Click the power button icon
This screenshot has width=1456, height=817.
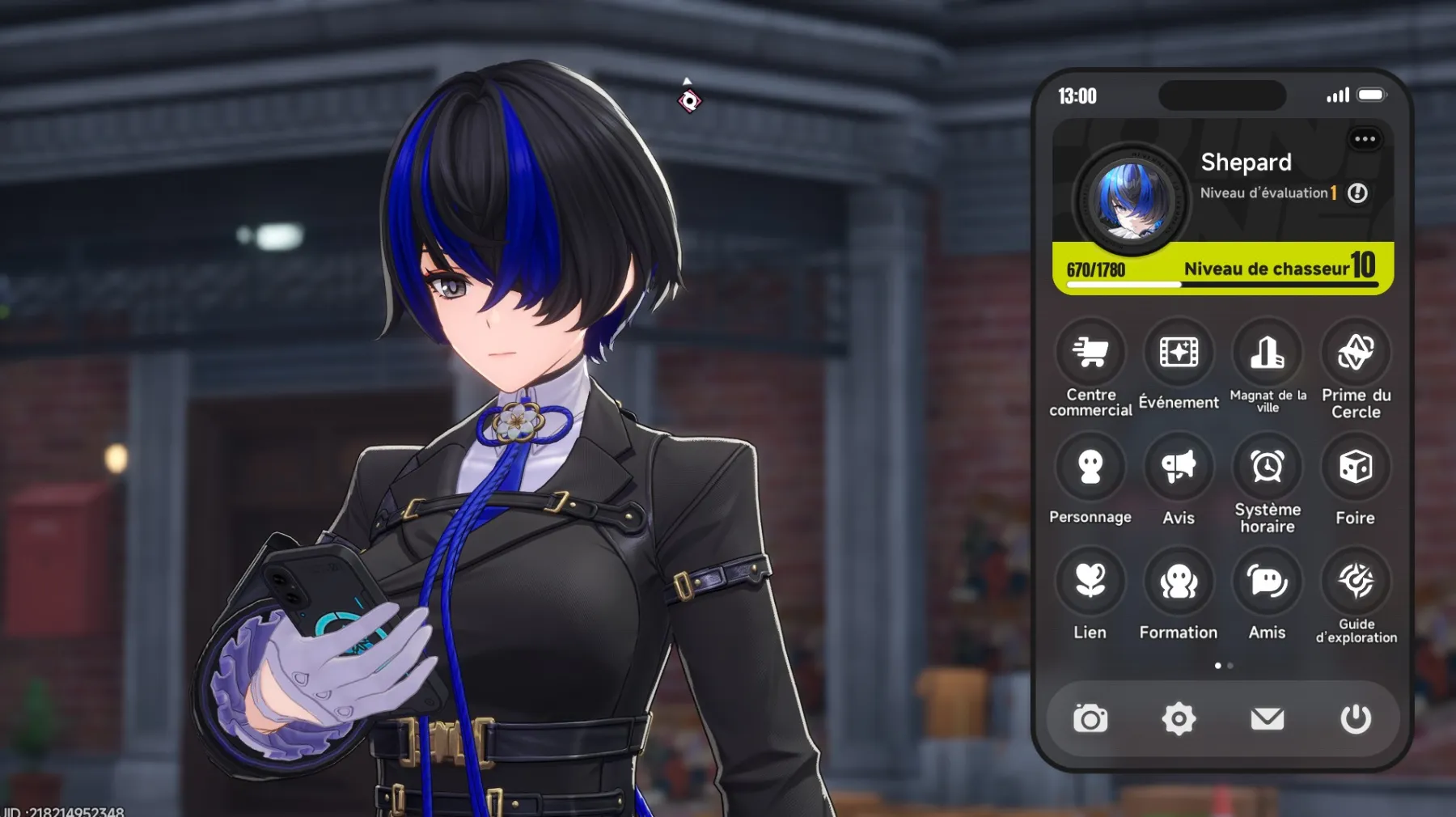[1356, 718]
